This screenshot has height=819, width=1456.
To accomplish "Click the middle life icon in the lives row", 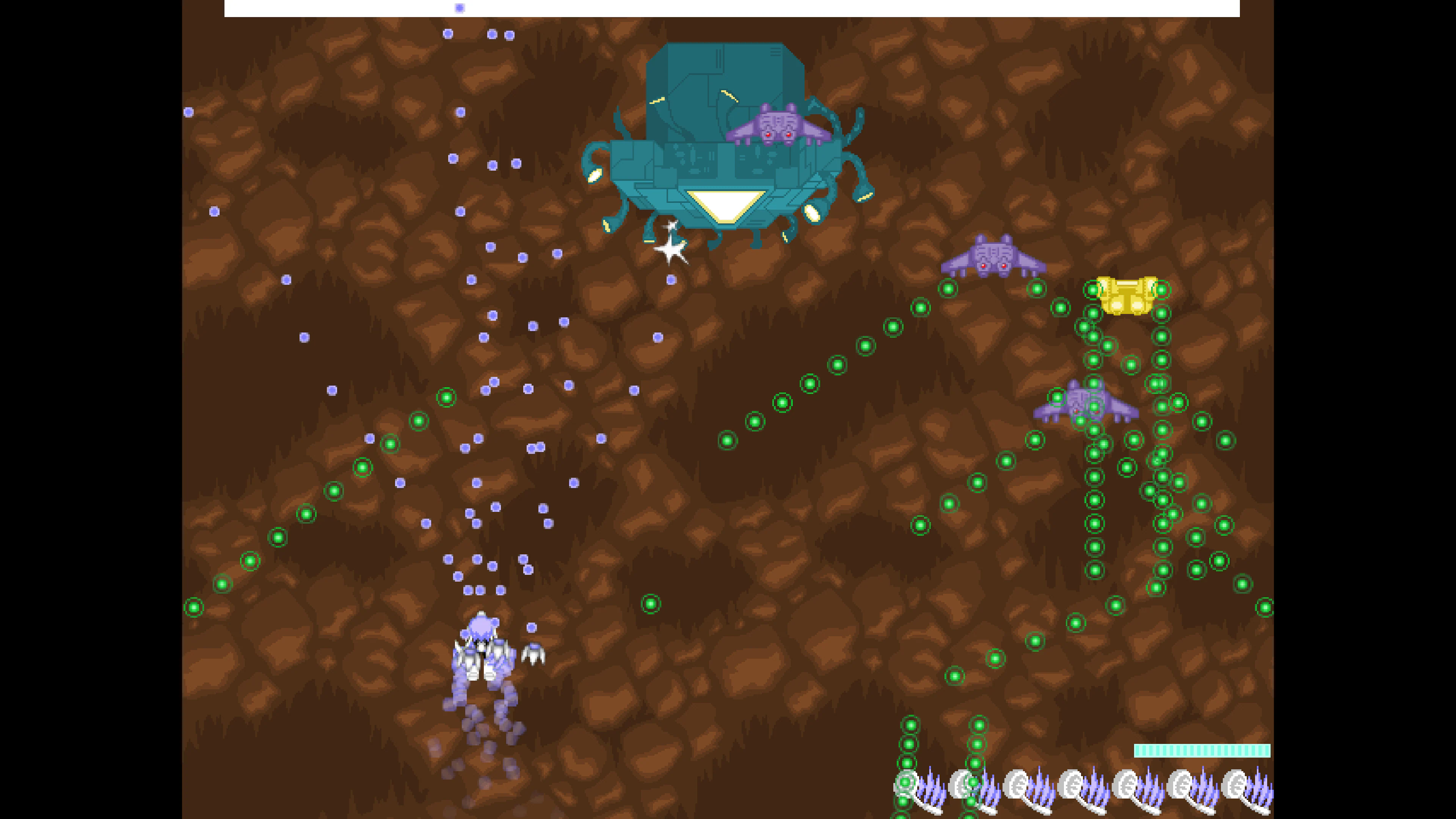I will [1073, 786].
